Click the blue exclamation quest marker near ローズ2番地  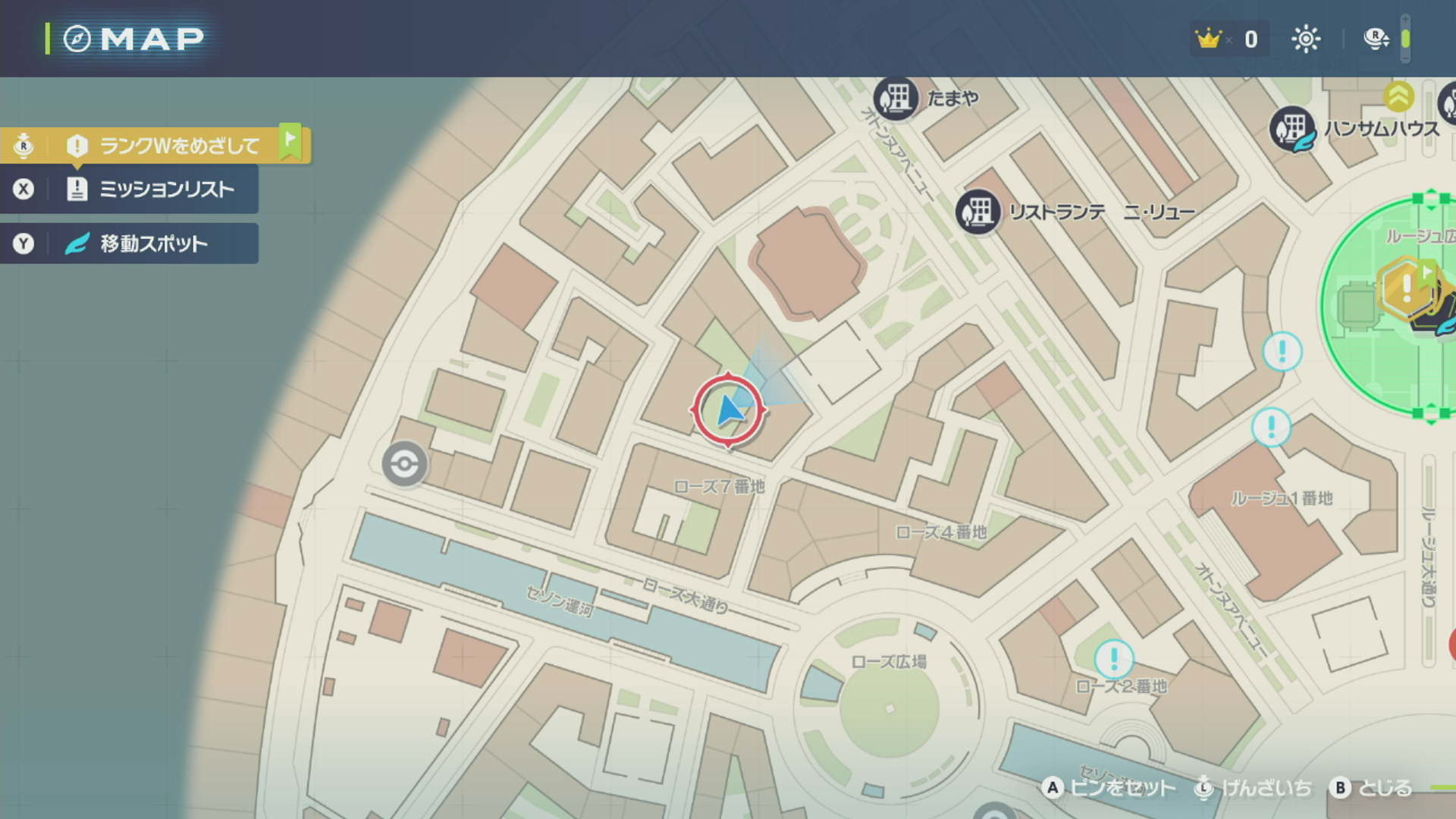1113,659
